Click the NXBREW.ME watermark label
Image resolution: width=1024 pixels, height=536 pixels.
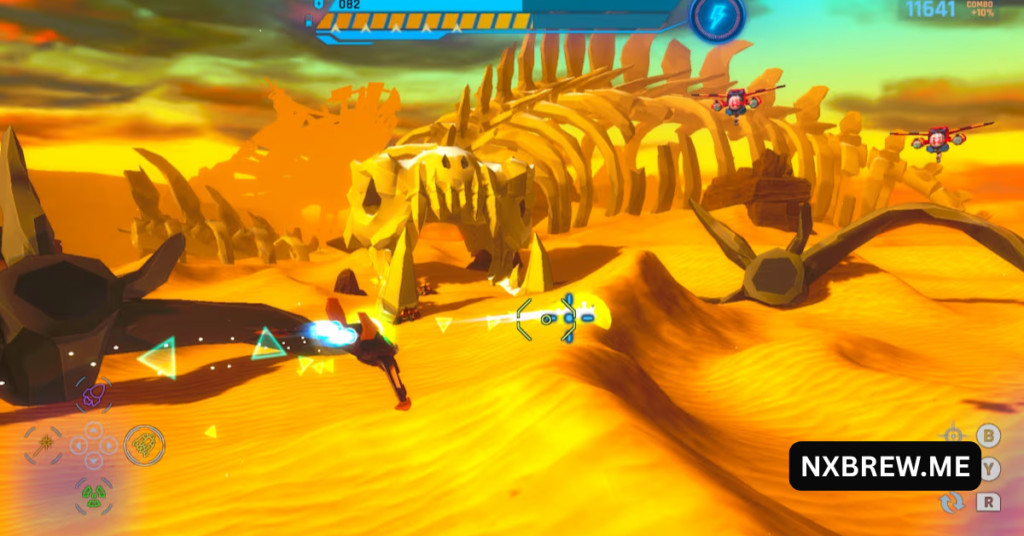[884, 466]
